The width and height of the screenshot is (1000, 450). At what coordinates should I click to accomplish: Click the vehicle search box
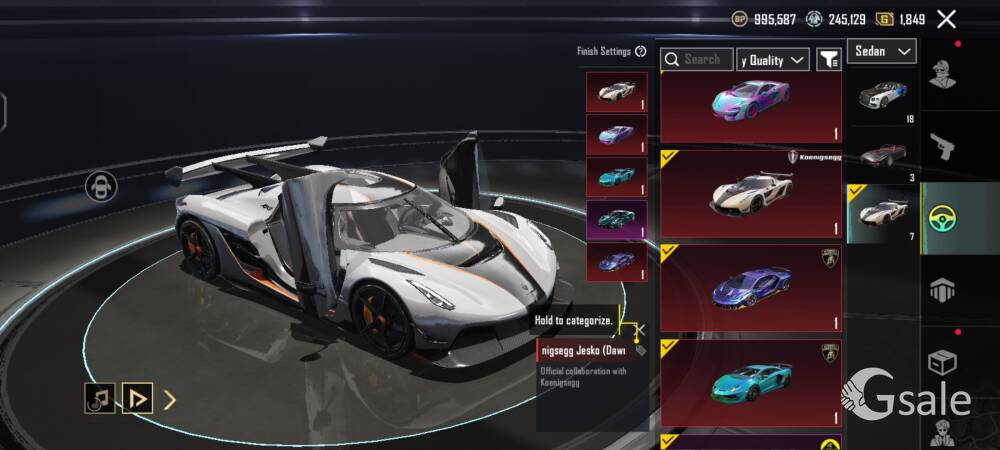click(697, 60)
